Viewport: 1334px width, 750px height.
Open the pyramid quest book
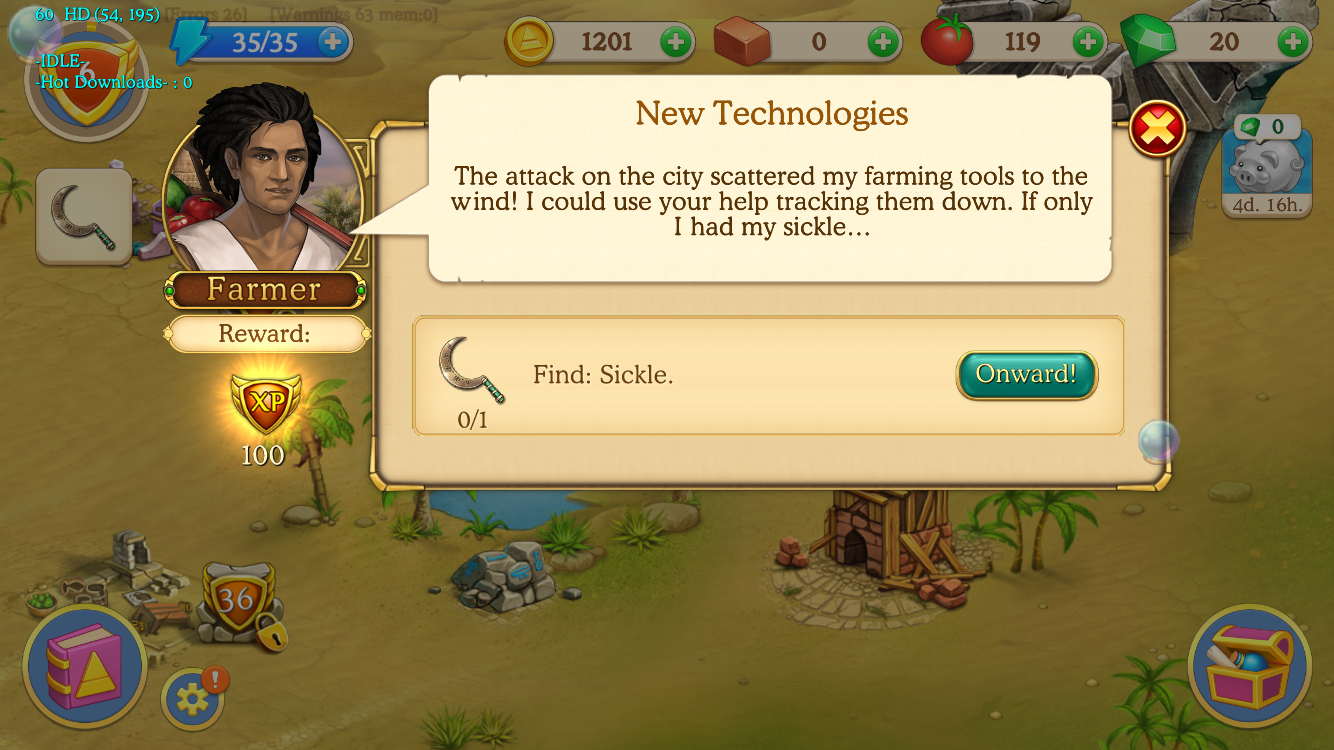[84, 664]
